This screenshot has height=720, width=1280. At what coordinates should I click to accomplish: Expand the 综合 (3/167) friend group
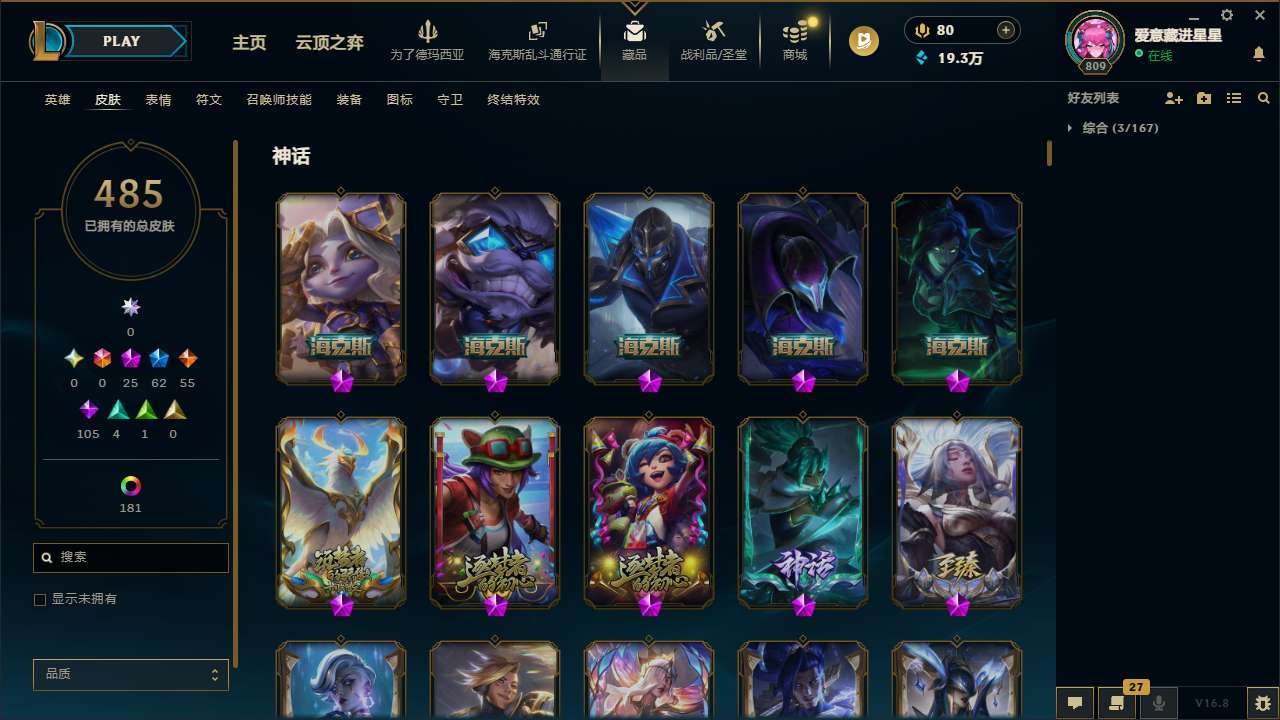coord(1113,128)
